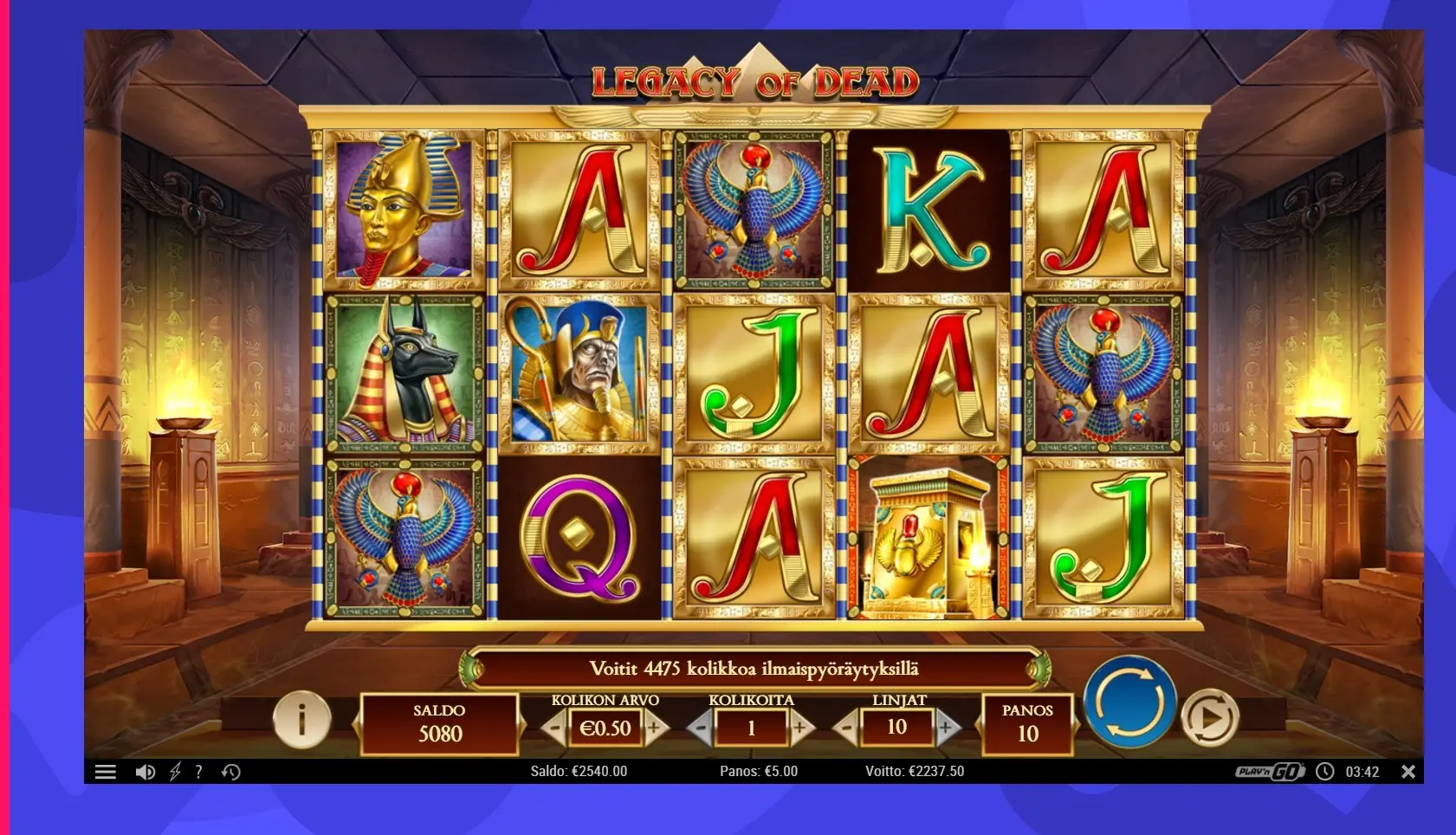Image resolution: width=1456 pixels, height=835 pixels.
Task: Increase the coin value (Kolikon arvo)
Action: click(655, 728)
